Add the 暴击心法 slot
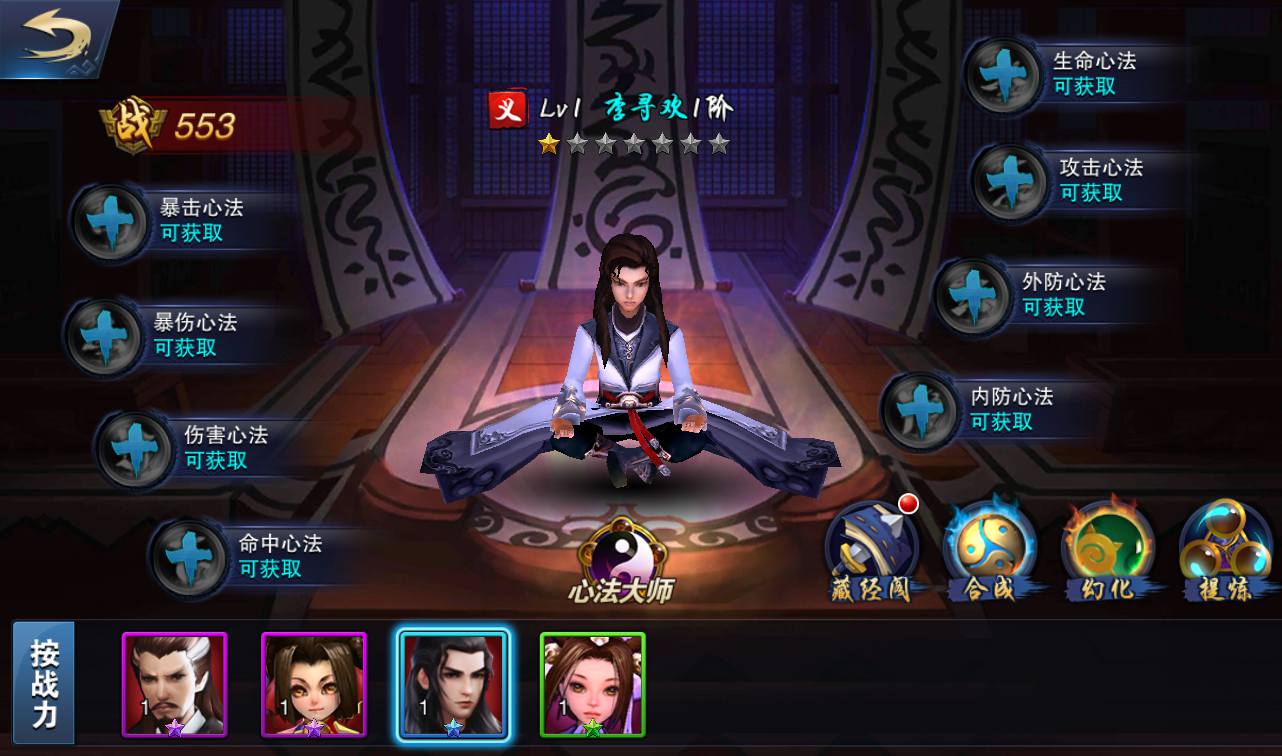 click(109, 220)
